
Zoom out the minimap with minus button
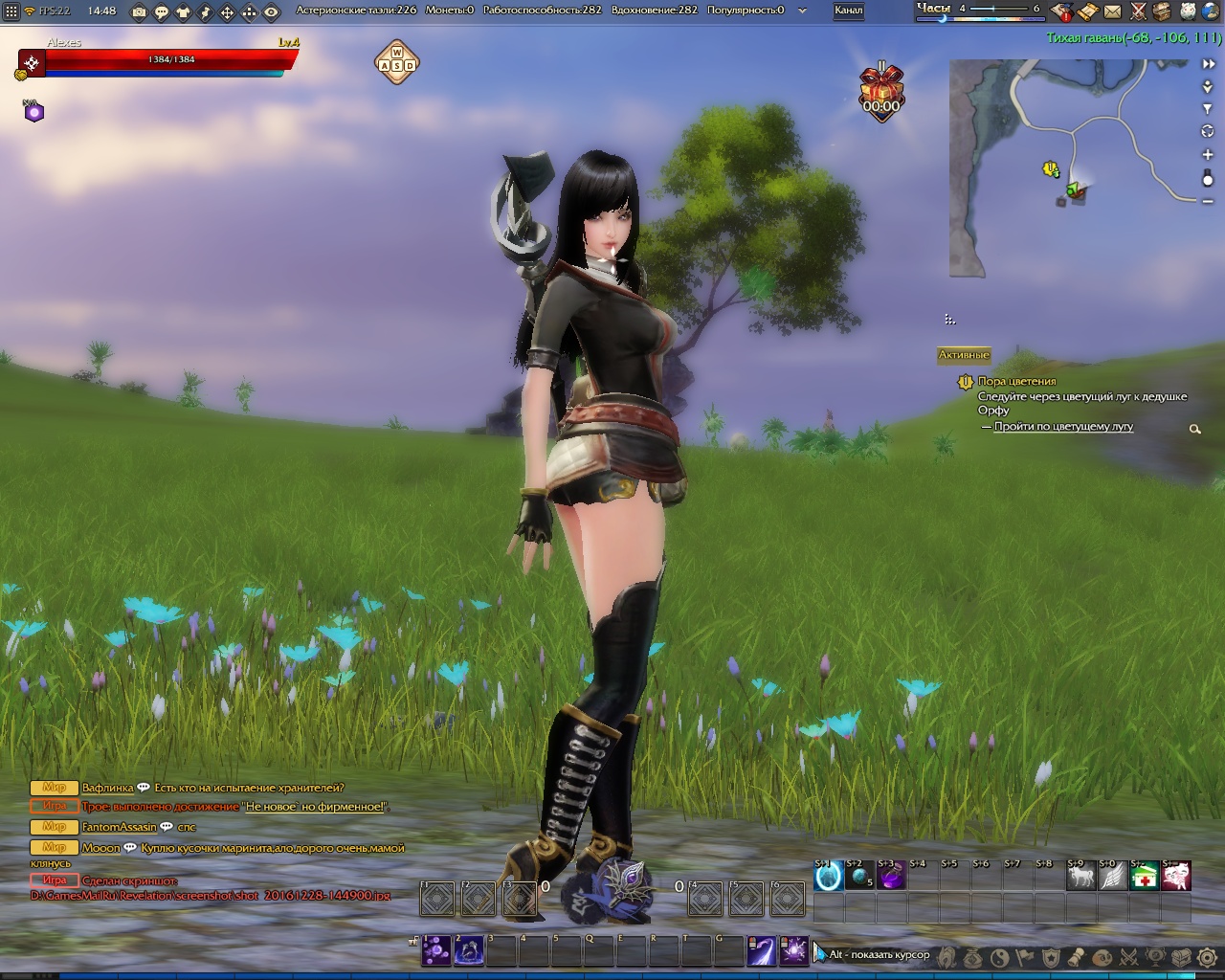point(1208,200)
